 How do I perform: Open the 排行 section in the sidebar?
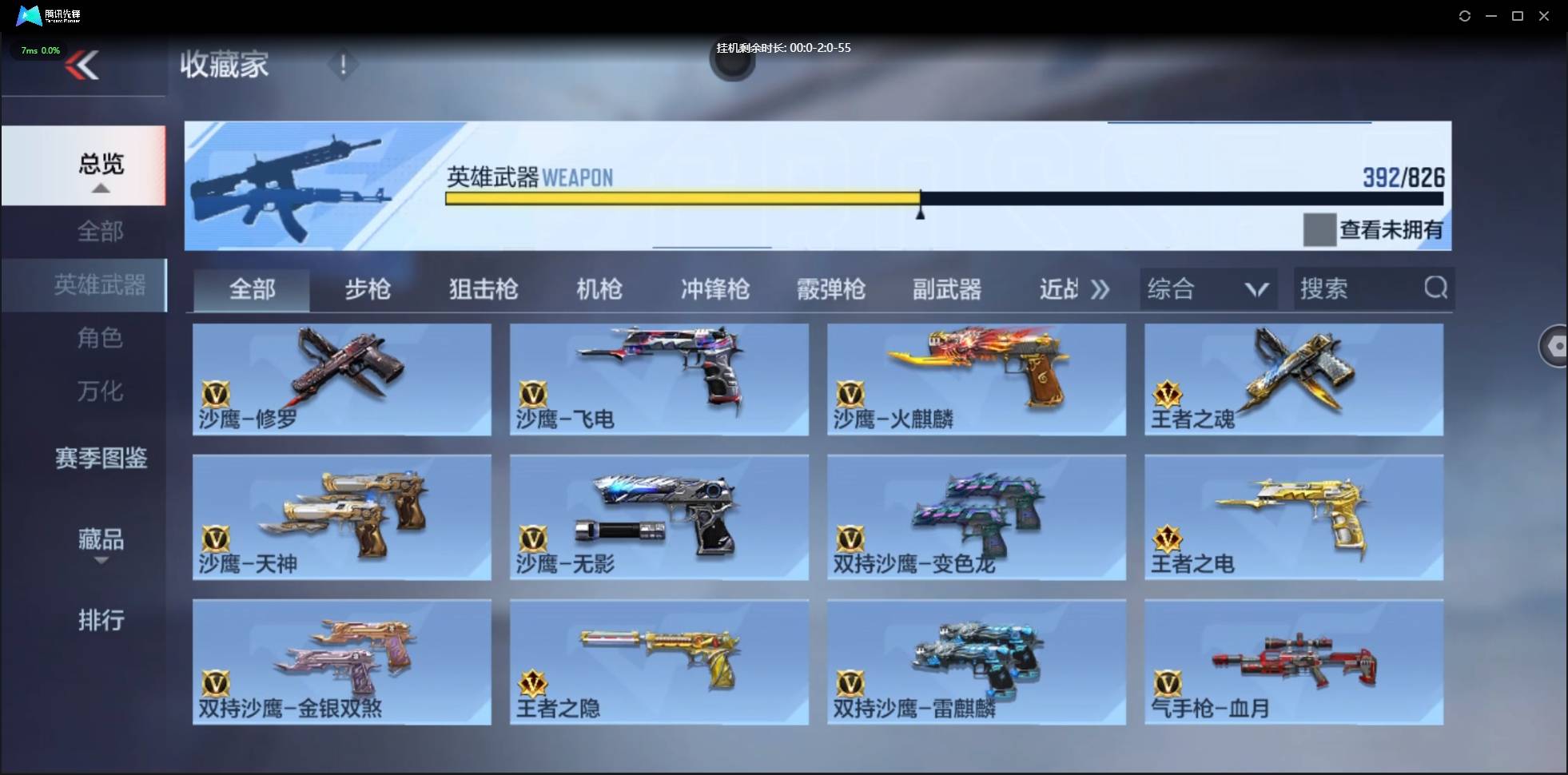tap(101, 621)
